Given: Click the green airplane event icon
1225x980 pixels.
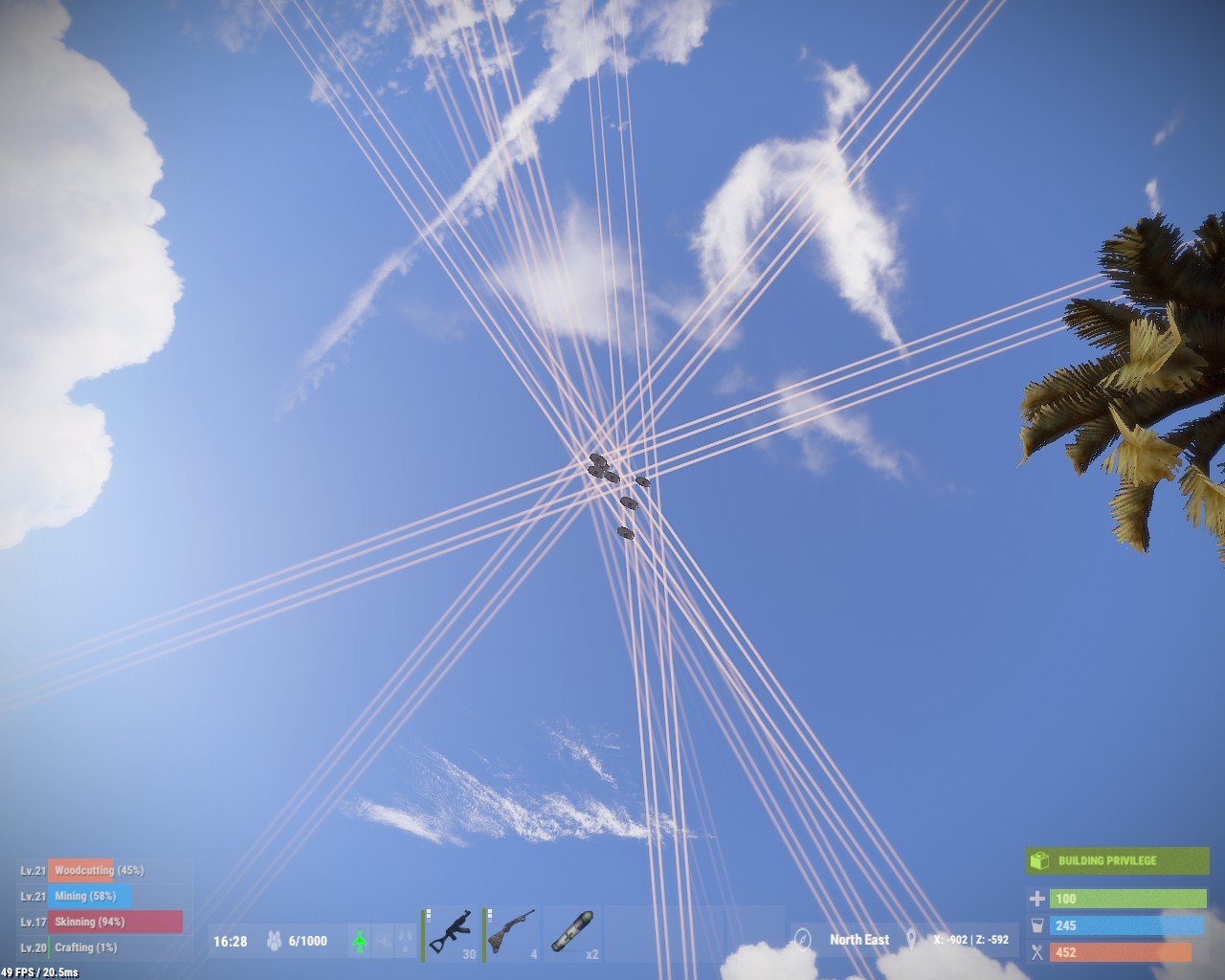Looking at the screenshot, I should [x=360, y=942].
